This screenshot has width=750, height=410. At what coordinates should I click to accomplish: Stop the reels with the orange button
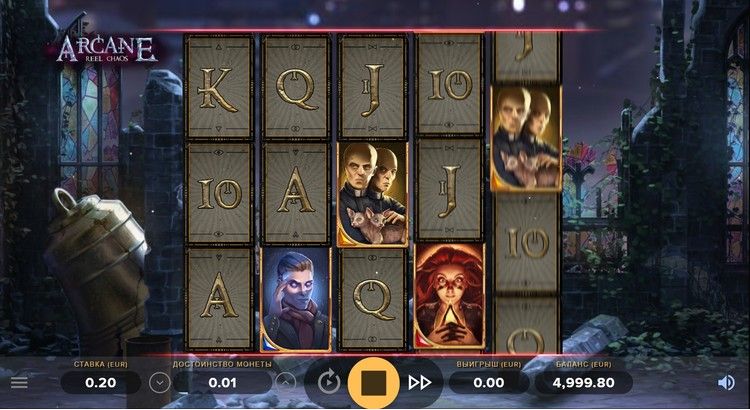coord(374,382)
